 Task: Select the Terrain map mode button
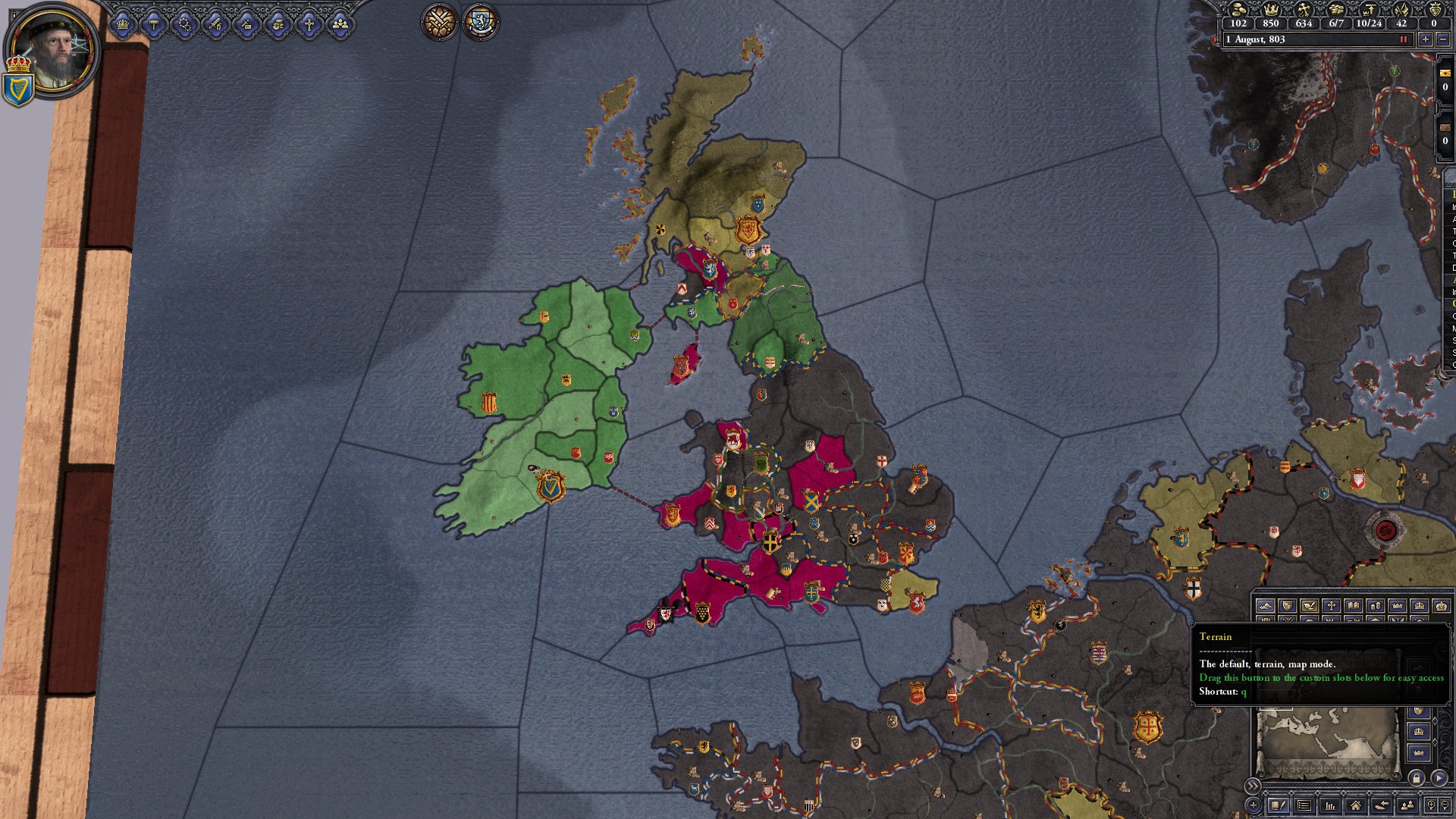click(1266, 606)
